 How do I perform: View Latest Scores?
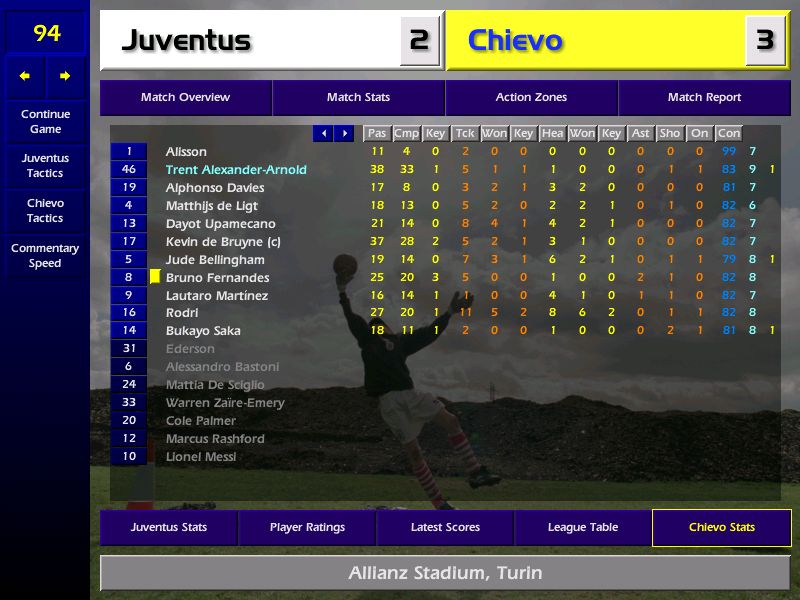click(x=445, y=527)
